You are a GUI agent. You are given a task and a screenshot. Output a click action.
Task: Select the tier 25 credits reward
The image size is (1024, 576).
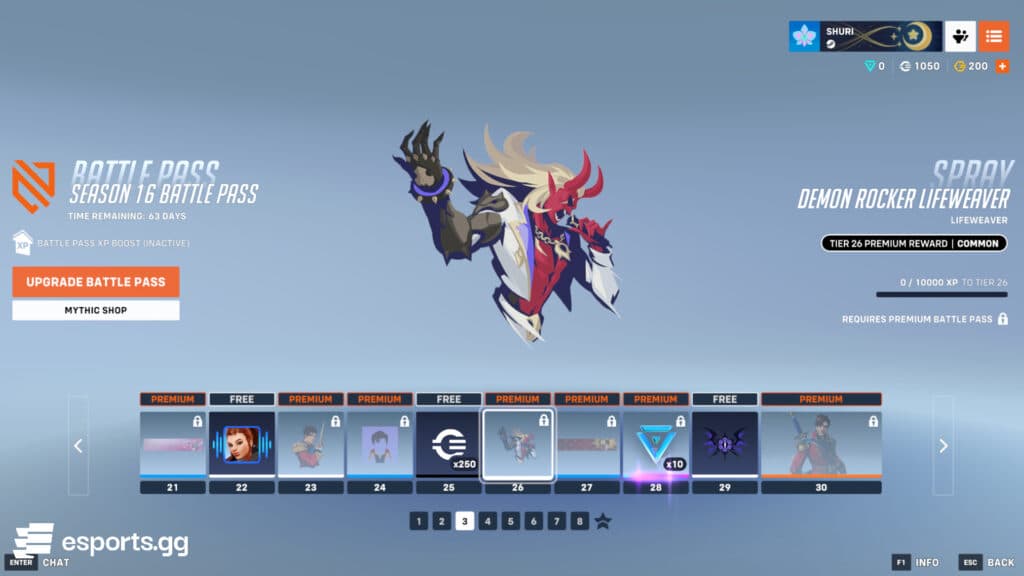pos(448,443)
